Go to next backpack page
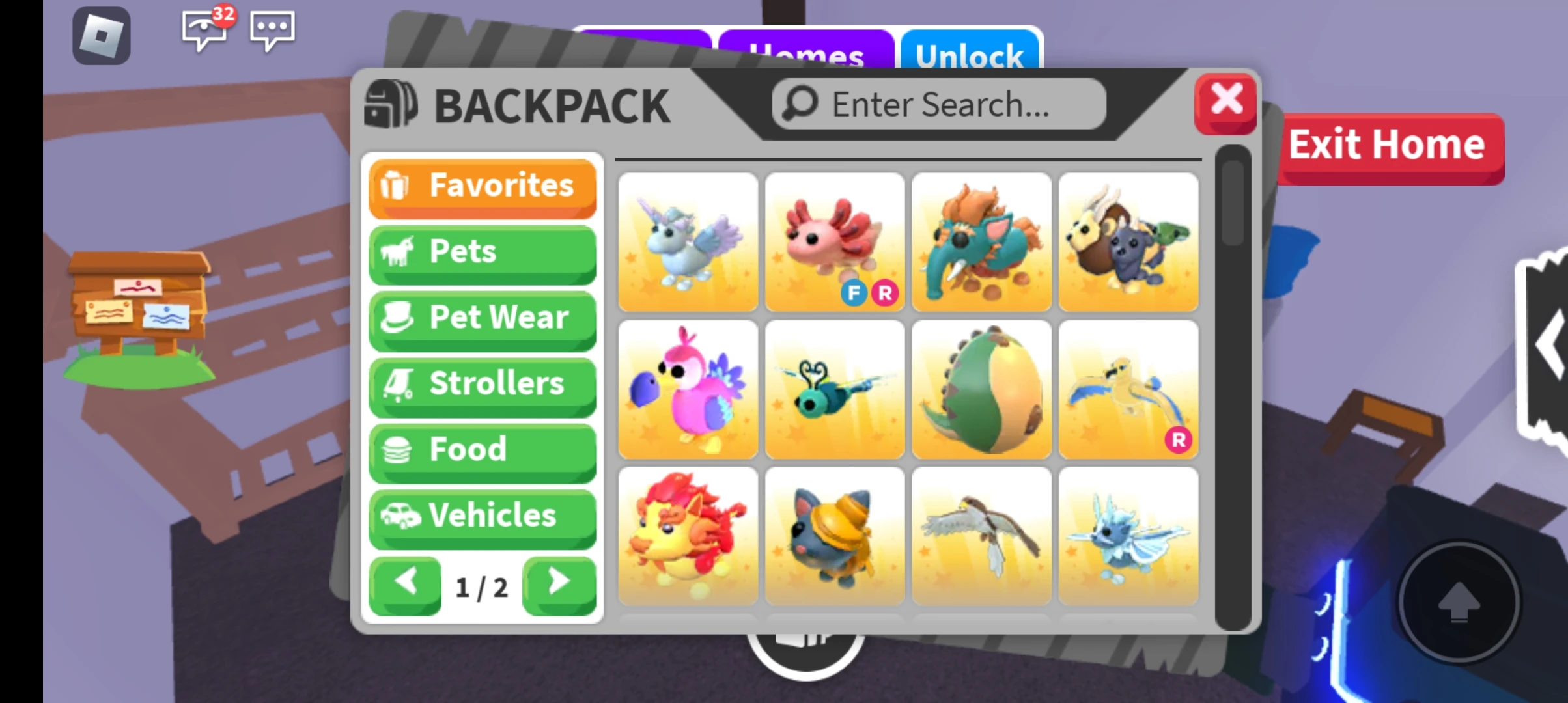The width and height of the screenshot is (1568, 703). [x=559, y=585]
